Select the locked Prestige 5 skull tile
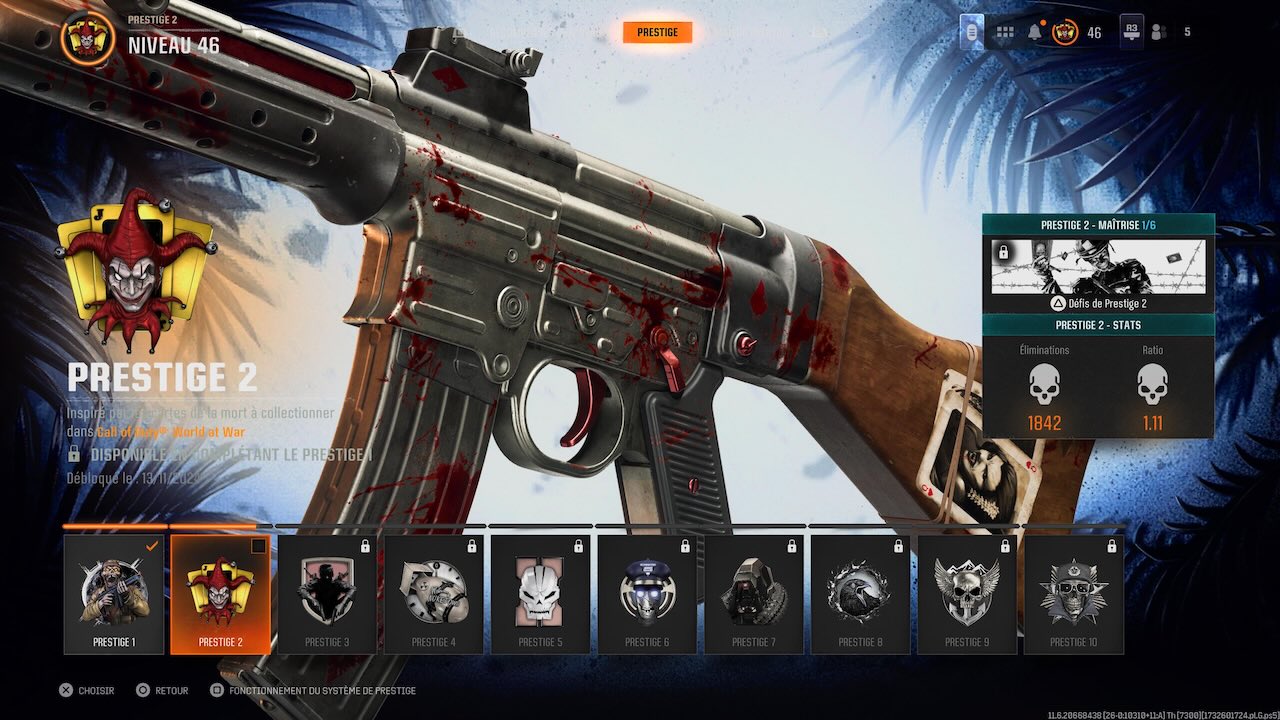Screen dimensions: 1280x720 (x=540, y=594)
